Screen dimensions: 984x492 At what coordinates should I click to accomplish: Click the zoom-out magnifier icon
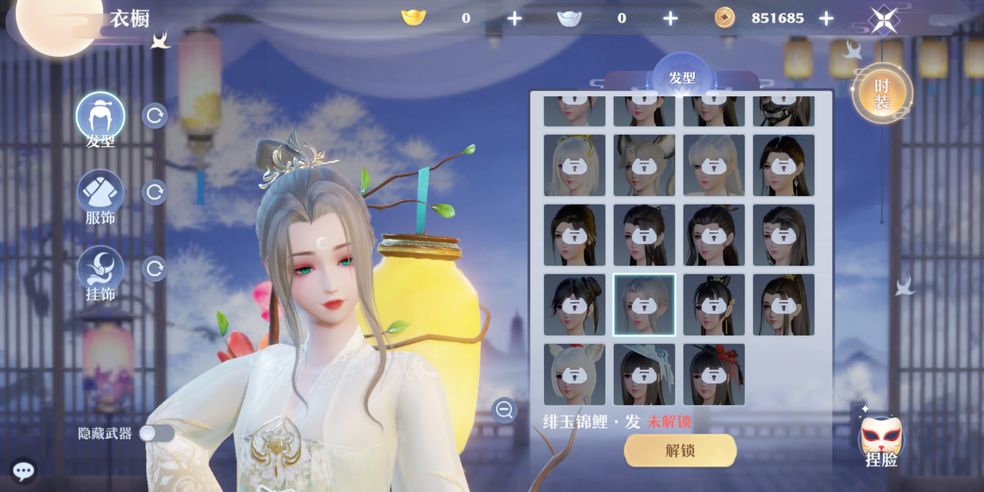pos(504,409)
